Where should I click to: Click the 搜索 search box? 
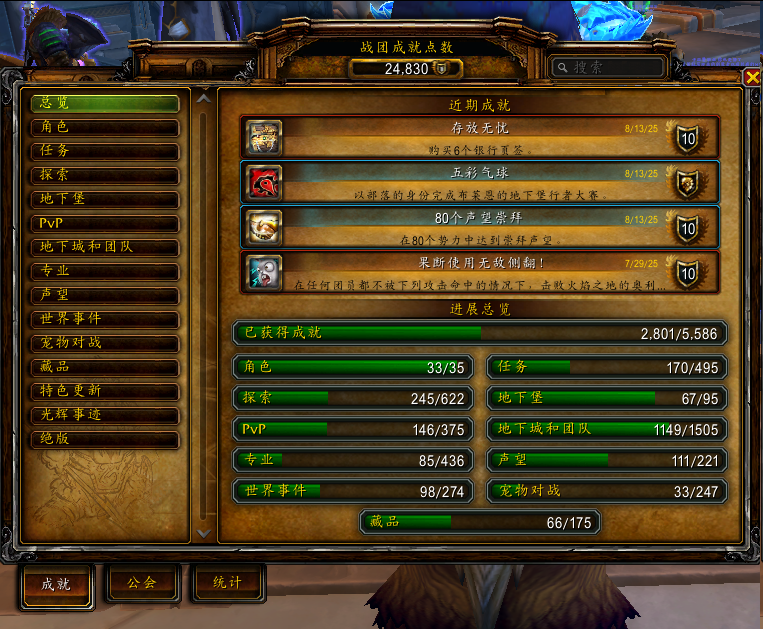point(608,67)
